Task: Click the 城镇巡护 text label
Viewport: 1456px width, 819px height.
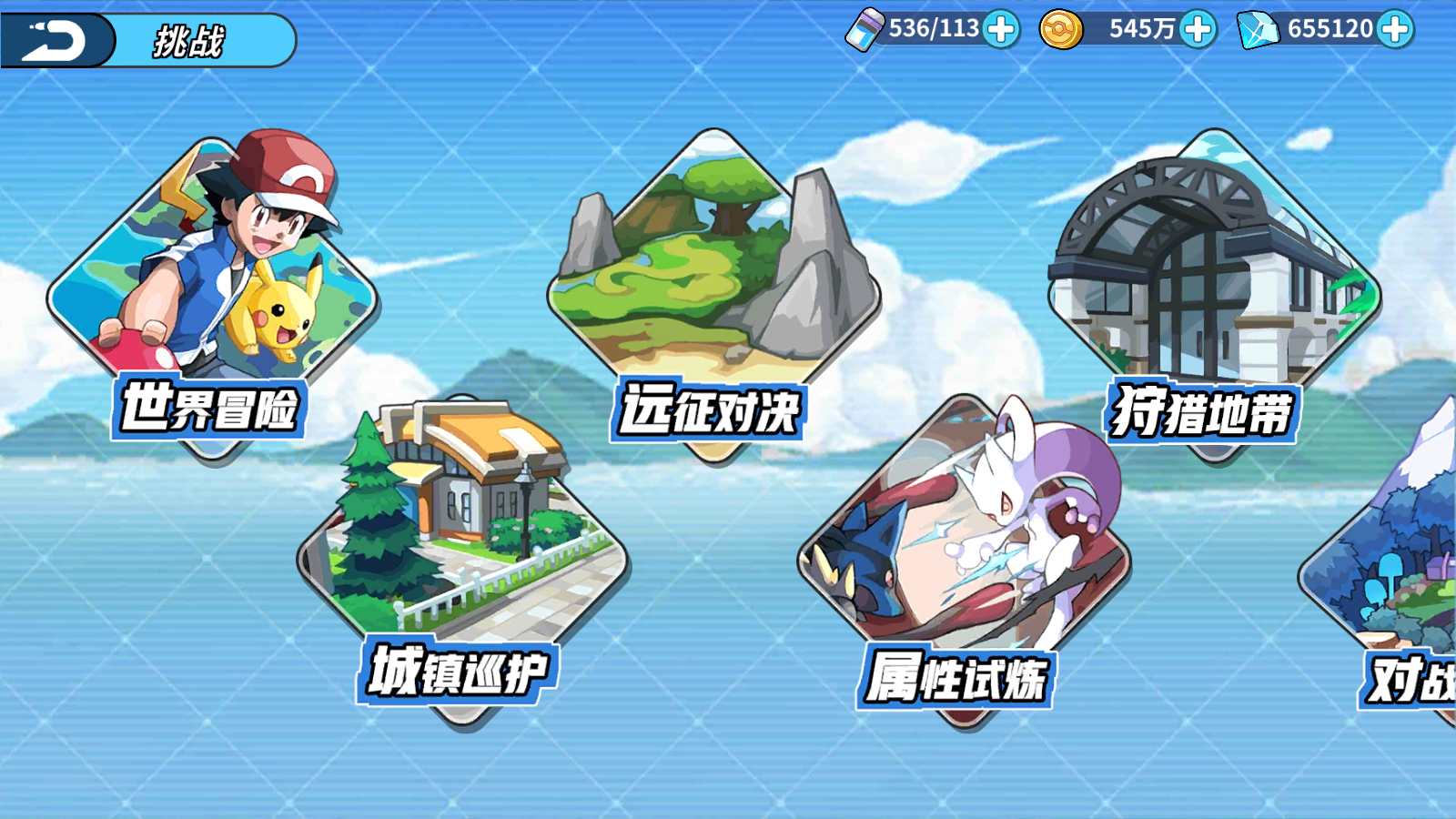Action: pyautogui.click(x=458, y=672)
